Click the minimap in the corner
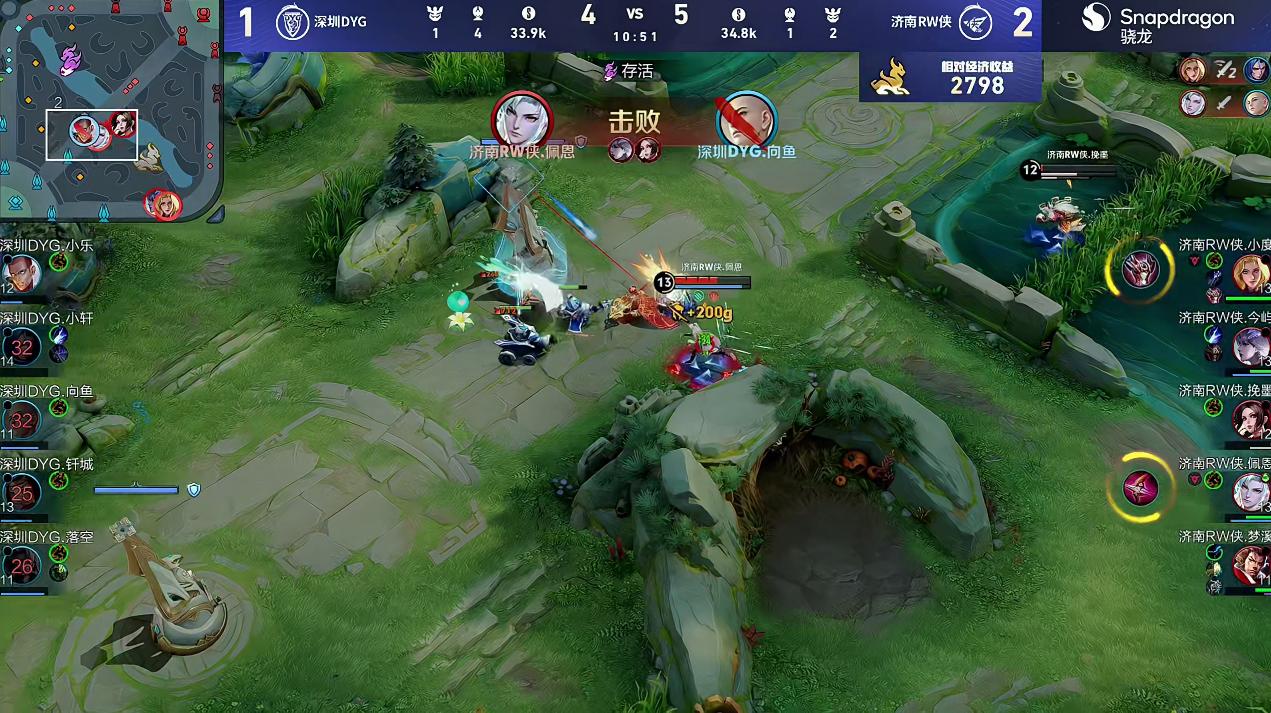1271x713 pixels. tap(110, 110)
